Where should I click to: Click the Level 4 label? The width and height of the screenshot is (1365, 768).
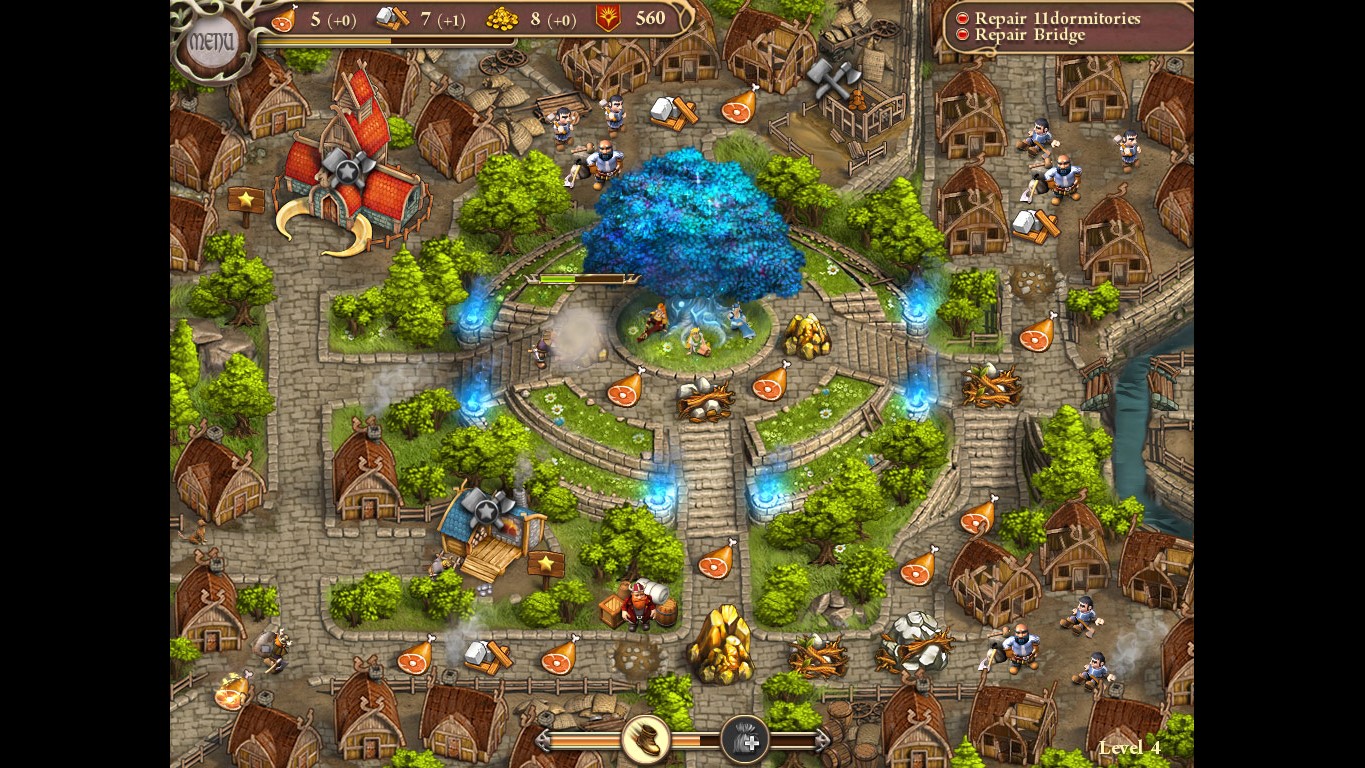[x=1129, y=747]
